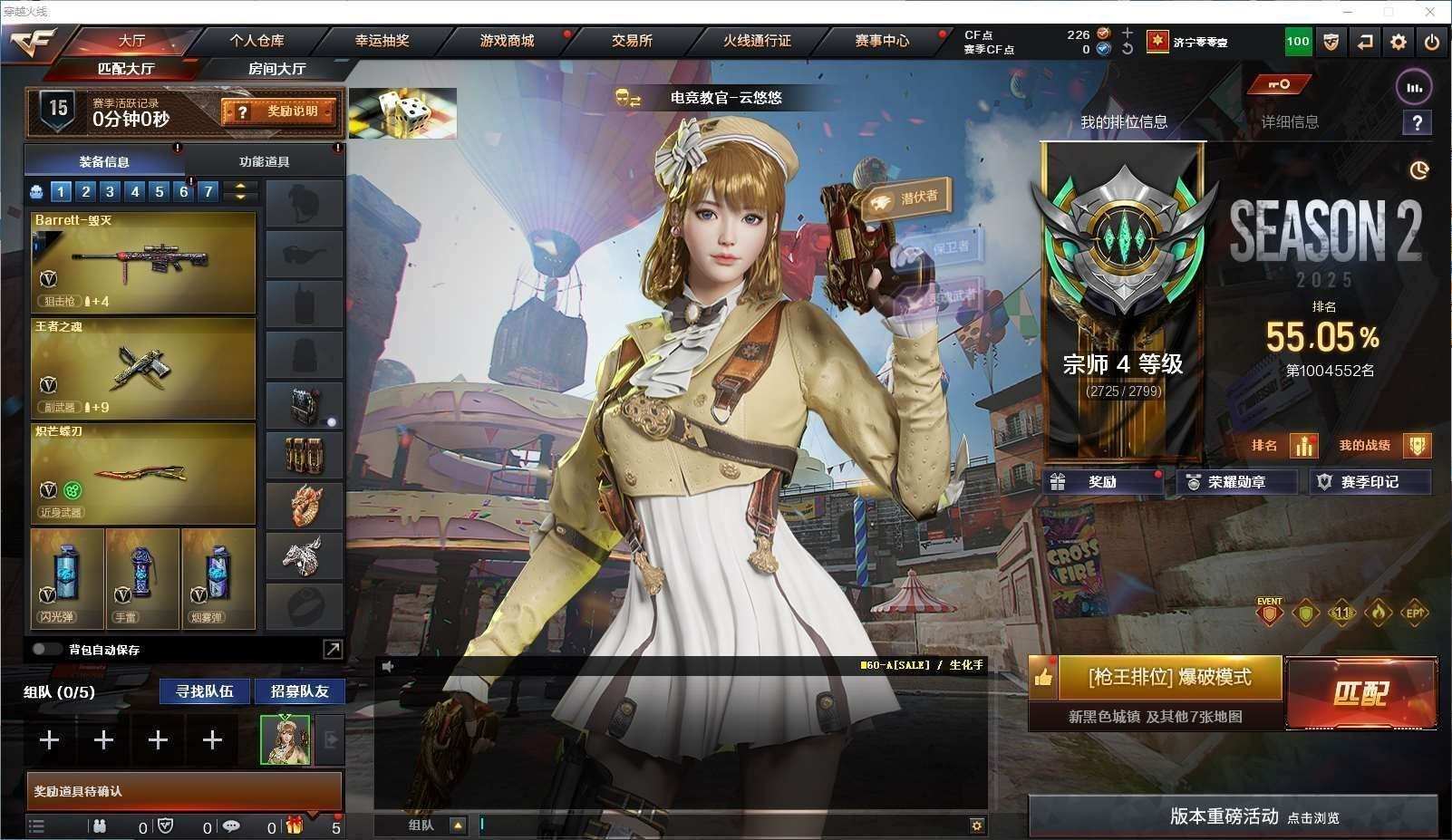Start matchmaking with the 匹配 button
The width and height of the screenshot is (1452, 840).
tap(1360, 694)
